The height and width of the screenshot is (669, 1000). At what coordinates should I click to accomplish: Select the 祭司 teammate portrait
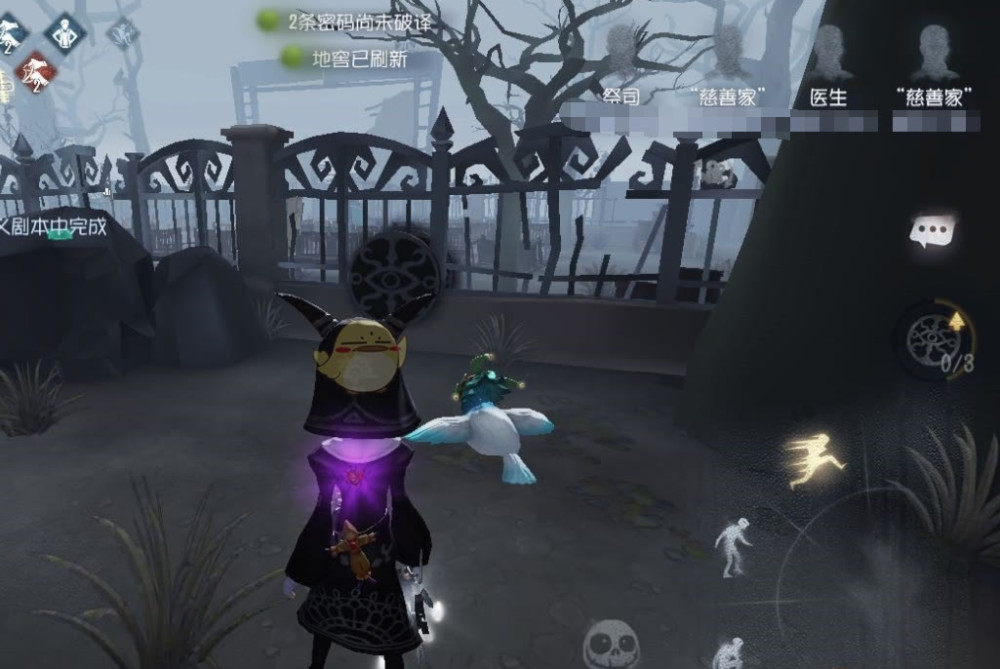tap(621, 58)
